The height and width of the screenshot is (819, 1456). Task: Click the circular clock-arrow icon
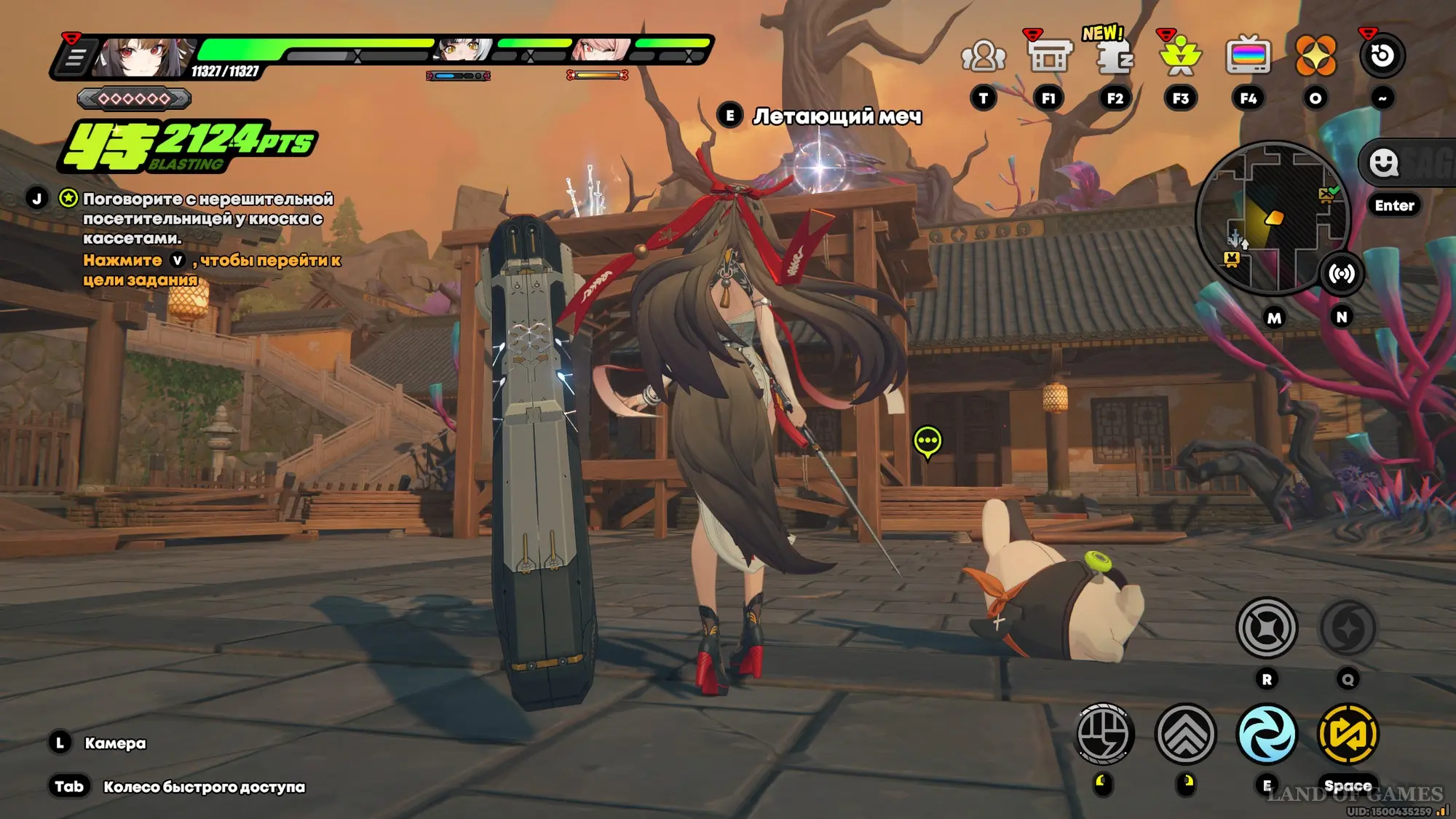point(1382,56)
